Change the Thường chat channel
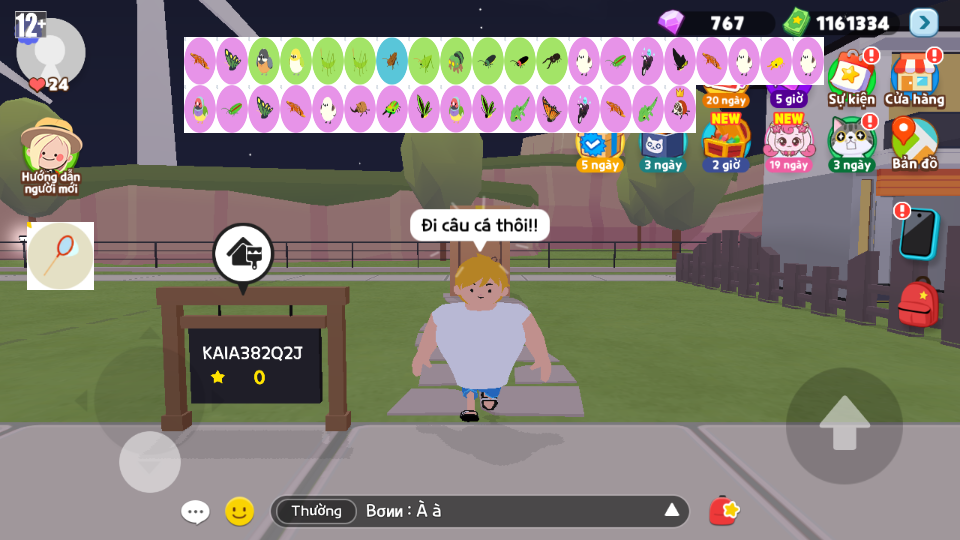This screenshot has width=960, height=540. click(x=316, y=511)
